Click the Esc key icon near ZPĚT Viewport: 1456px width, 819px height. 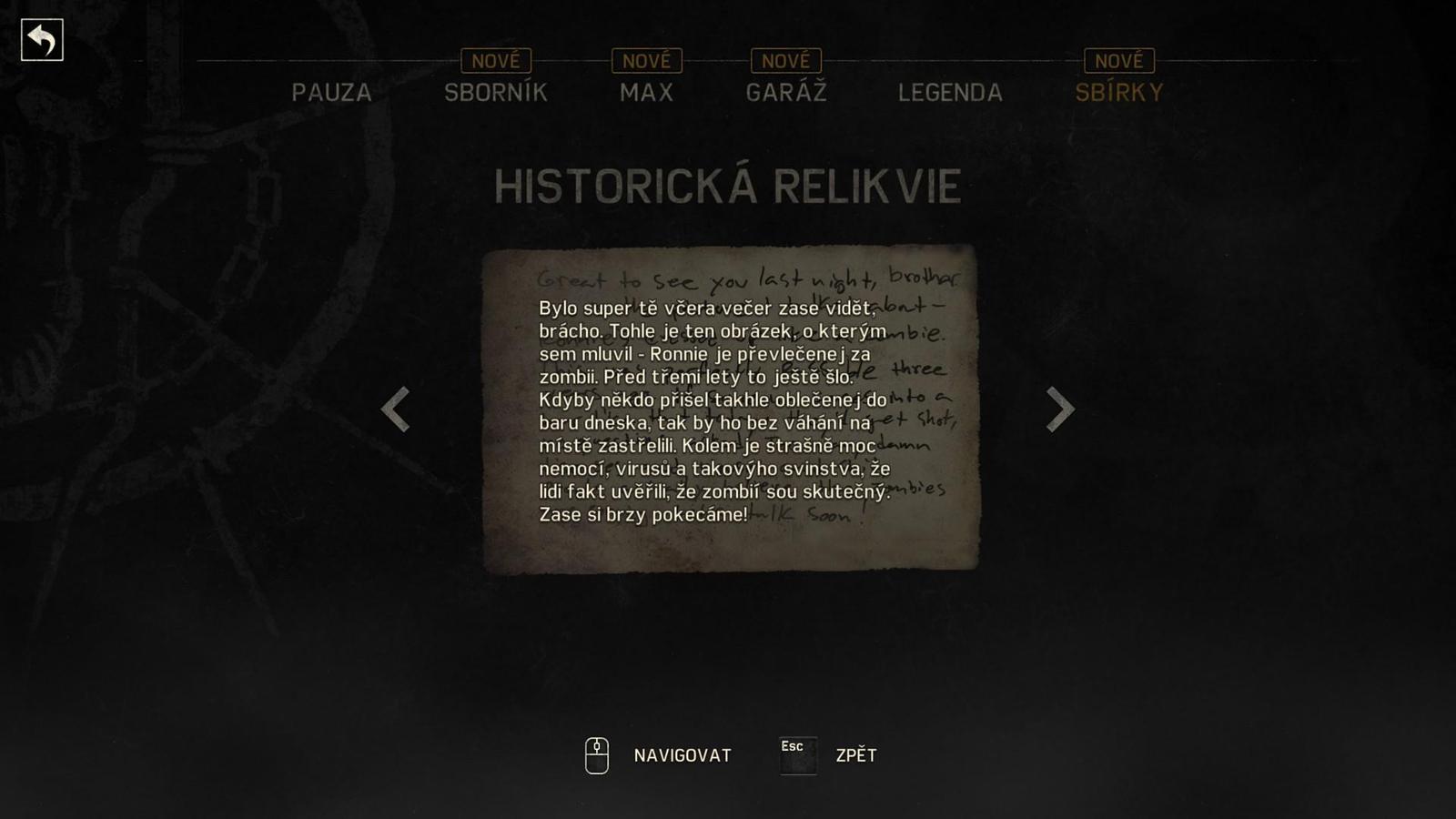click(x=795, y=754)
